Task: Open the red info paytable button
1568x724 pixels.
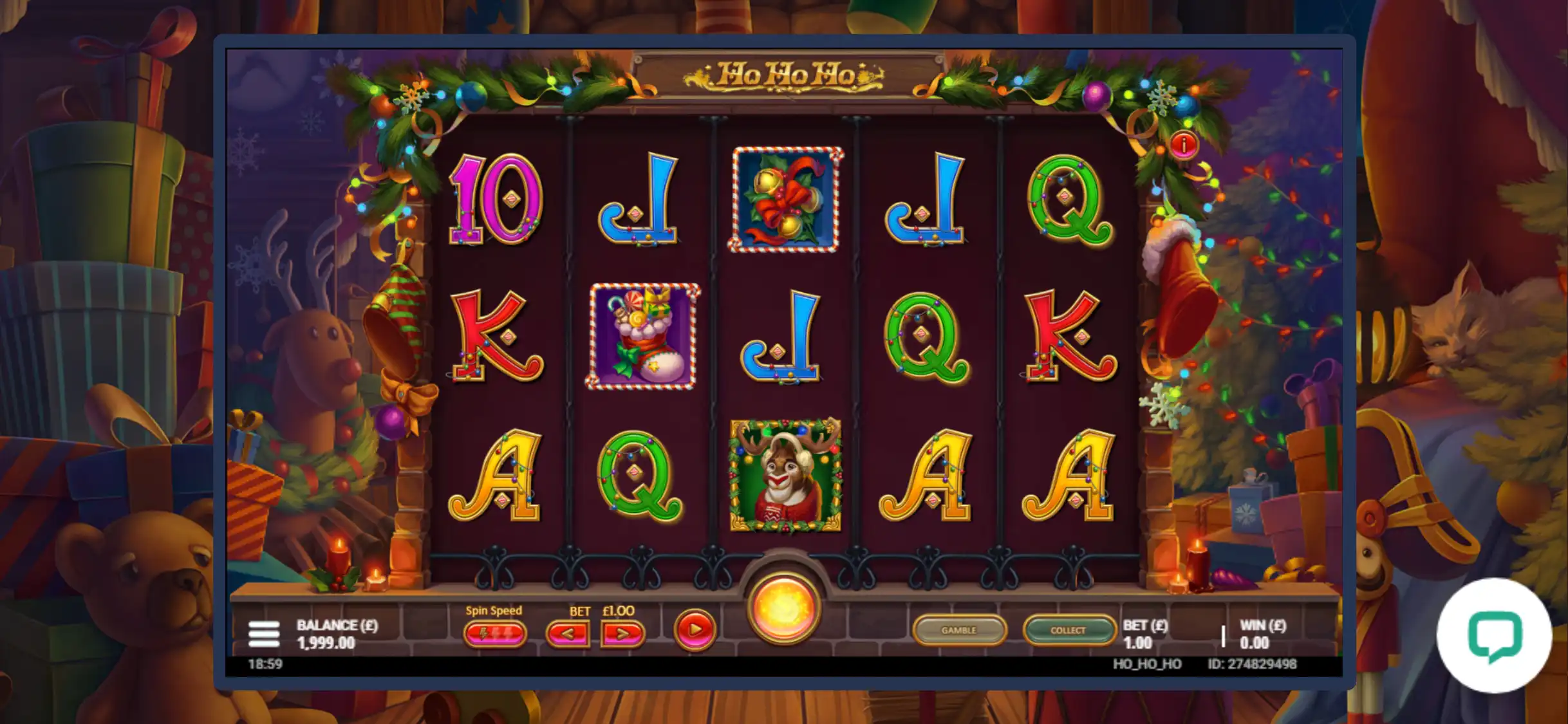Action: click(x=1183, y=145)
